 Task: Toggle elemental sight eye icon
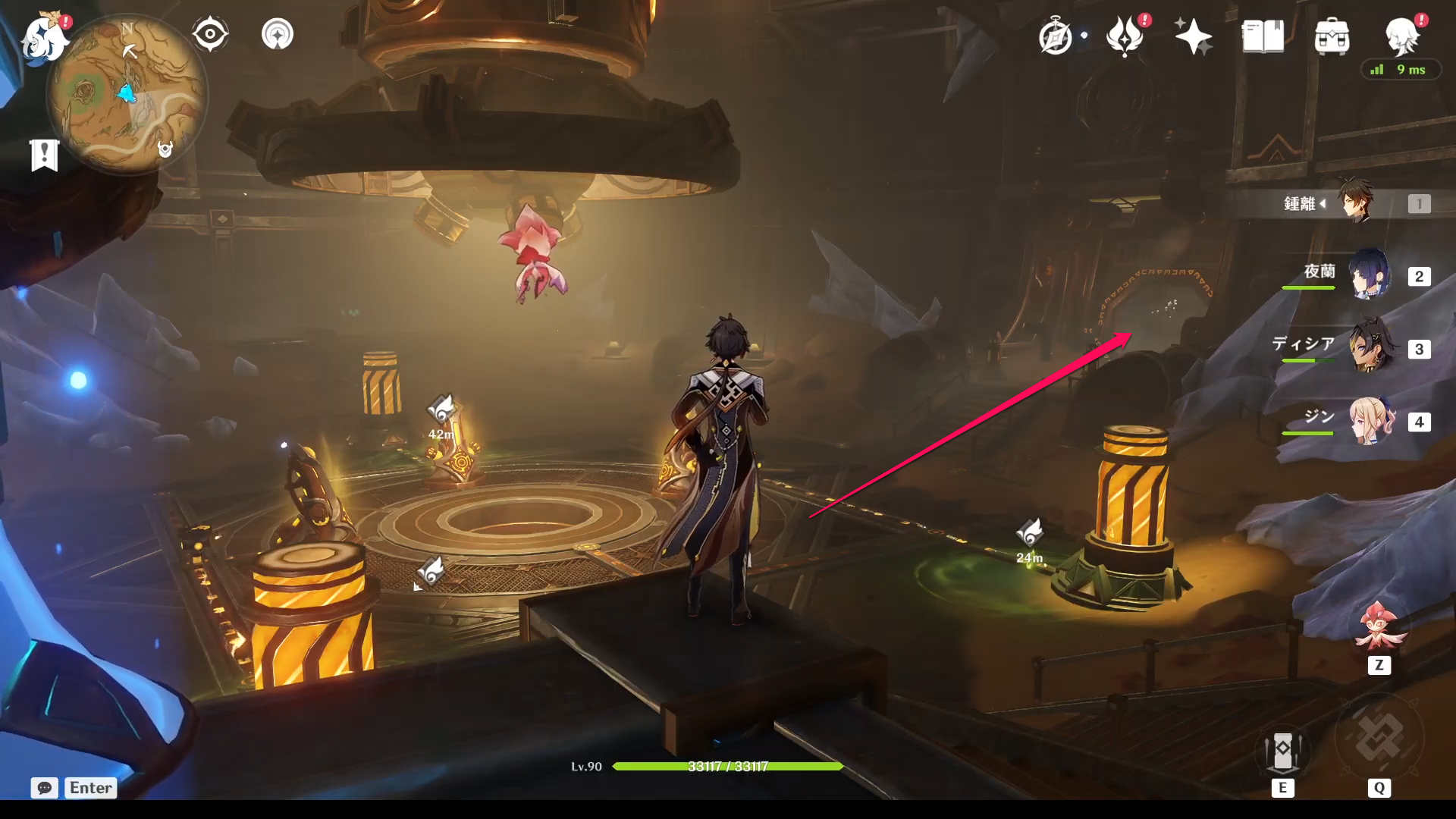pyautogui.click(x=210, y=35)
